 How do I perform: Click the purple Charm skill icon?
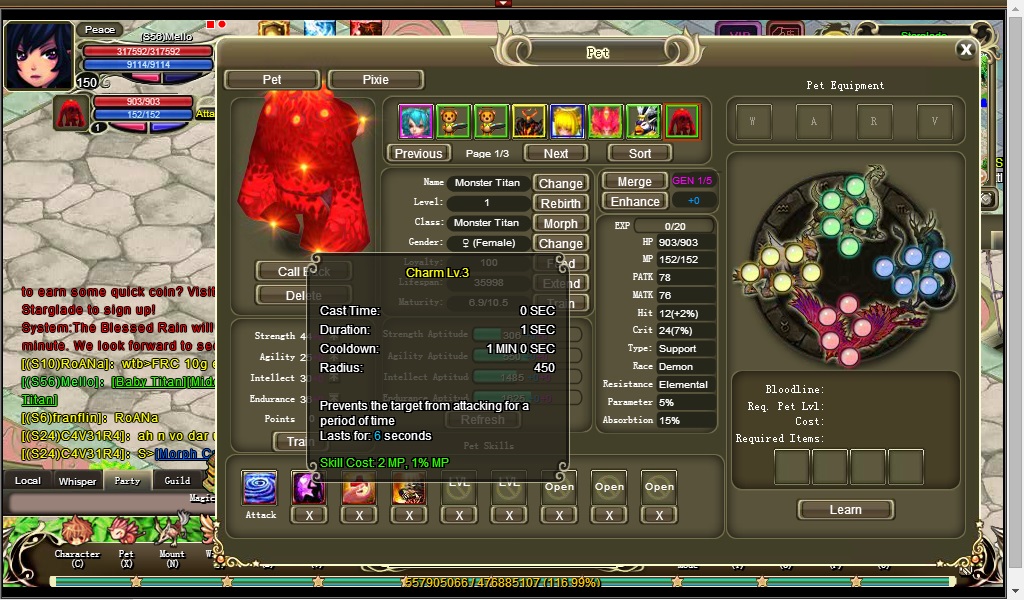pos(309,488)
